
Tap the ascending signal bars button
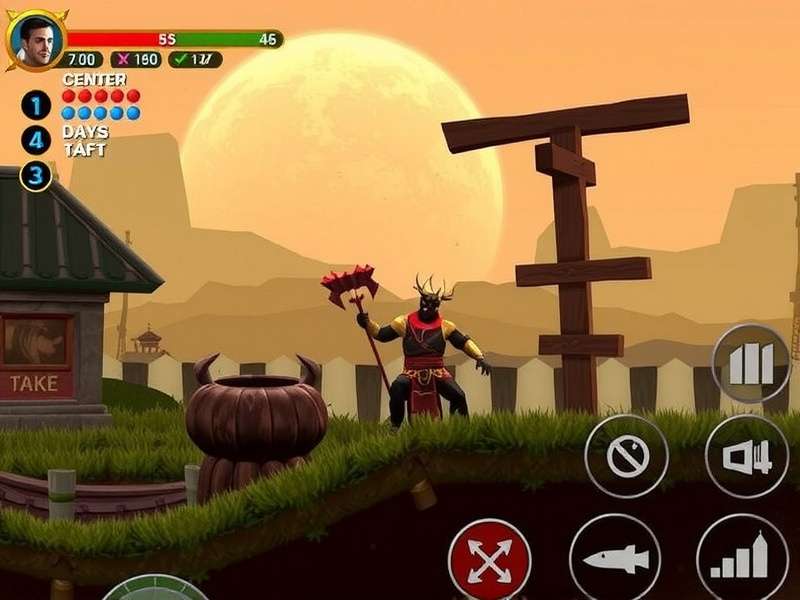point(742,558)
